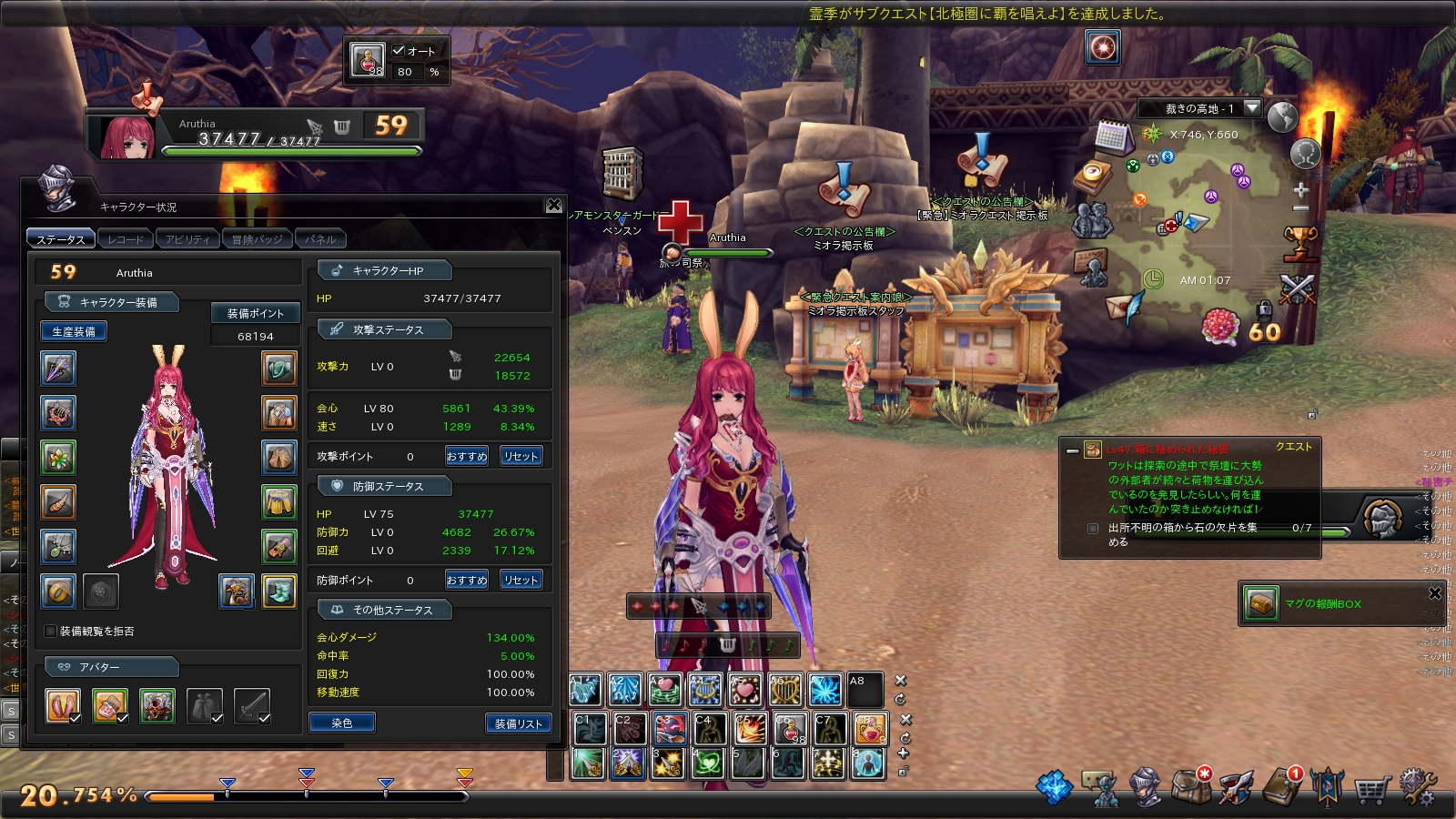The height and width of the screenshot is (819, 1456).
Task: Open the 裁きの高地 map channel dropdown
Action: coord(1252,108)
